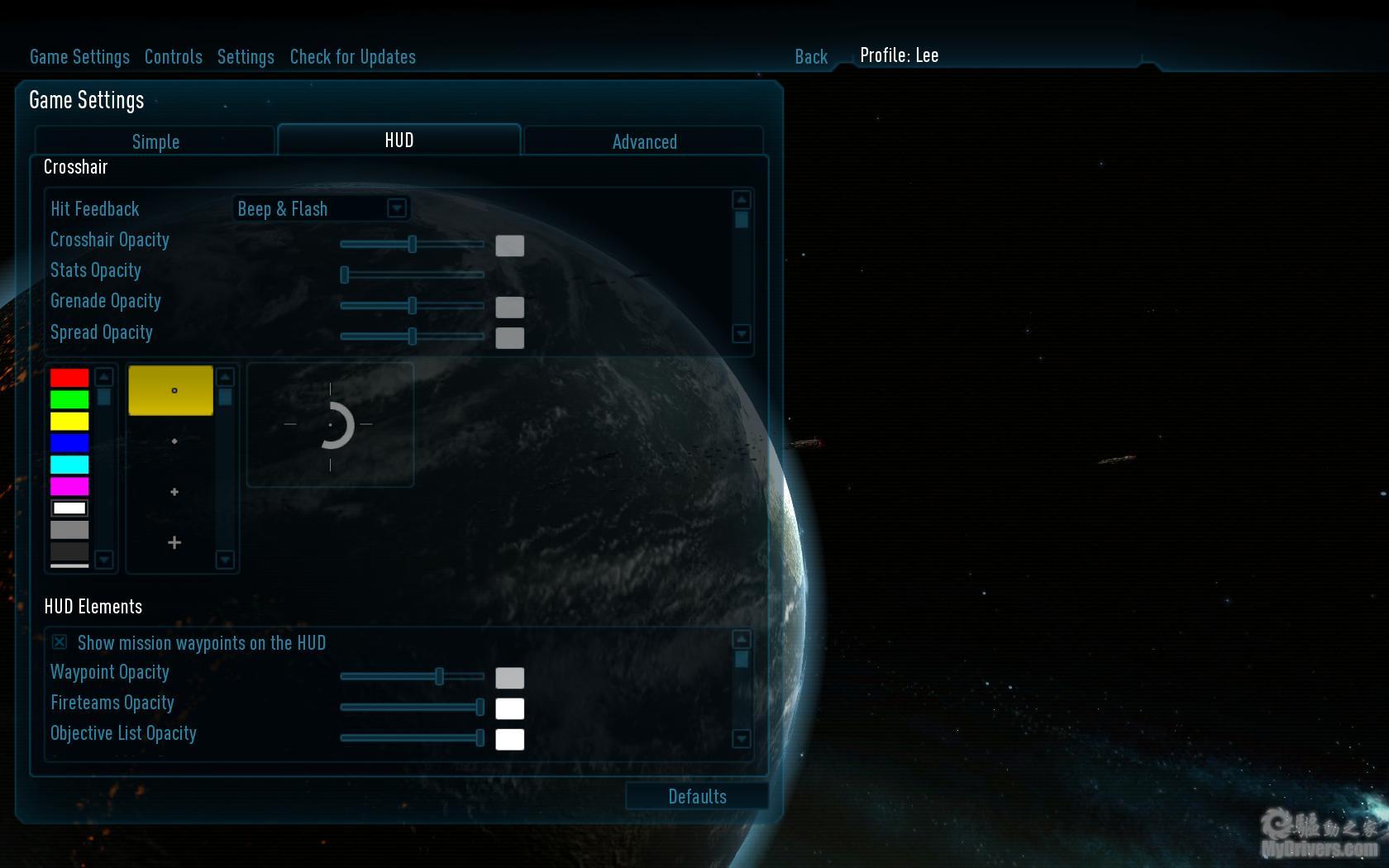Open Check for Updates
The width and height of the screenshot is (1389, 868).
click(x=352, y=57)
